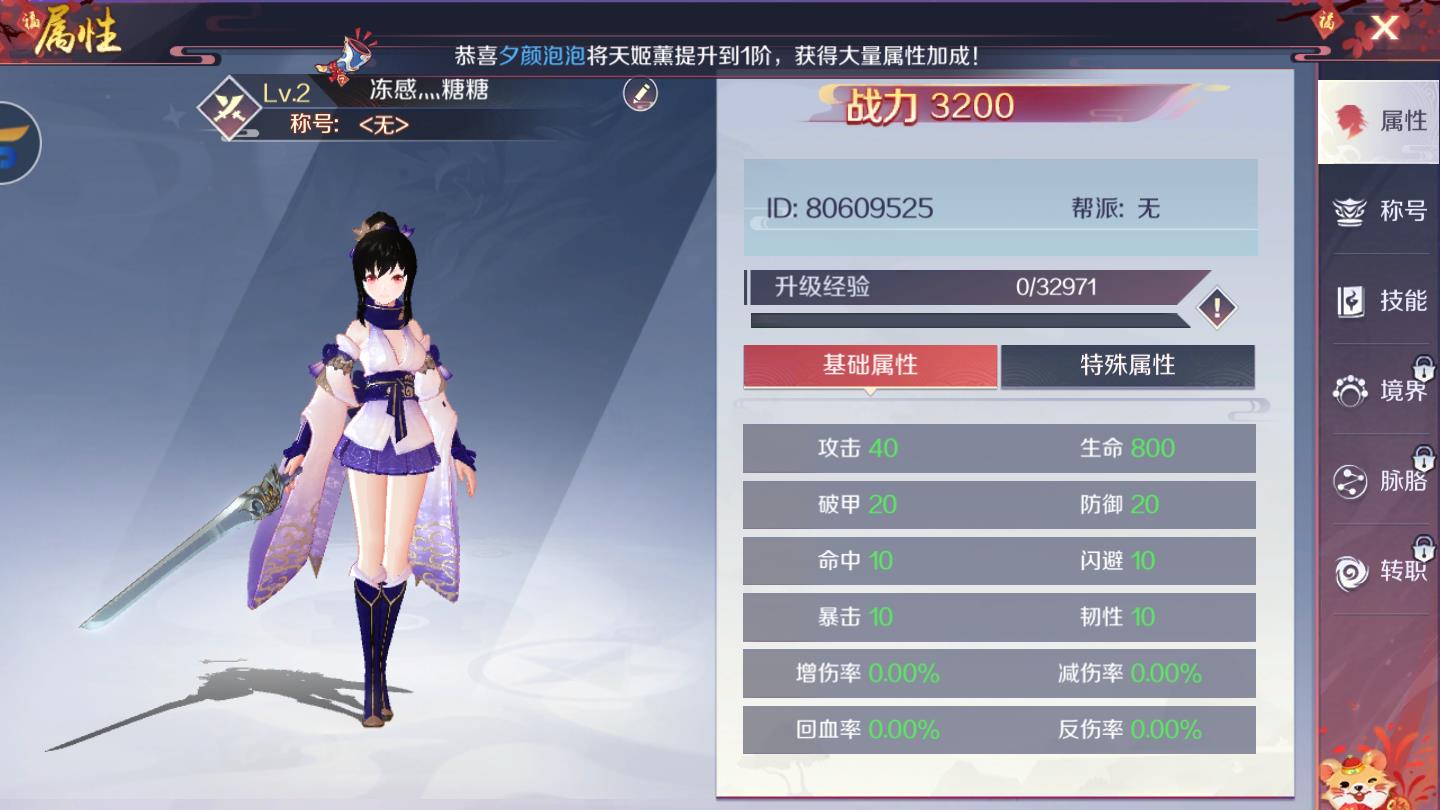
Task: Select the locked 境界 tab
Action: 1378,390
